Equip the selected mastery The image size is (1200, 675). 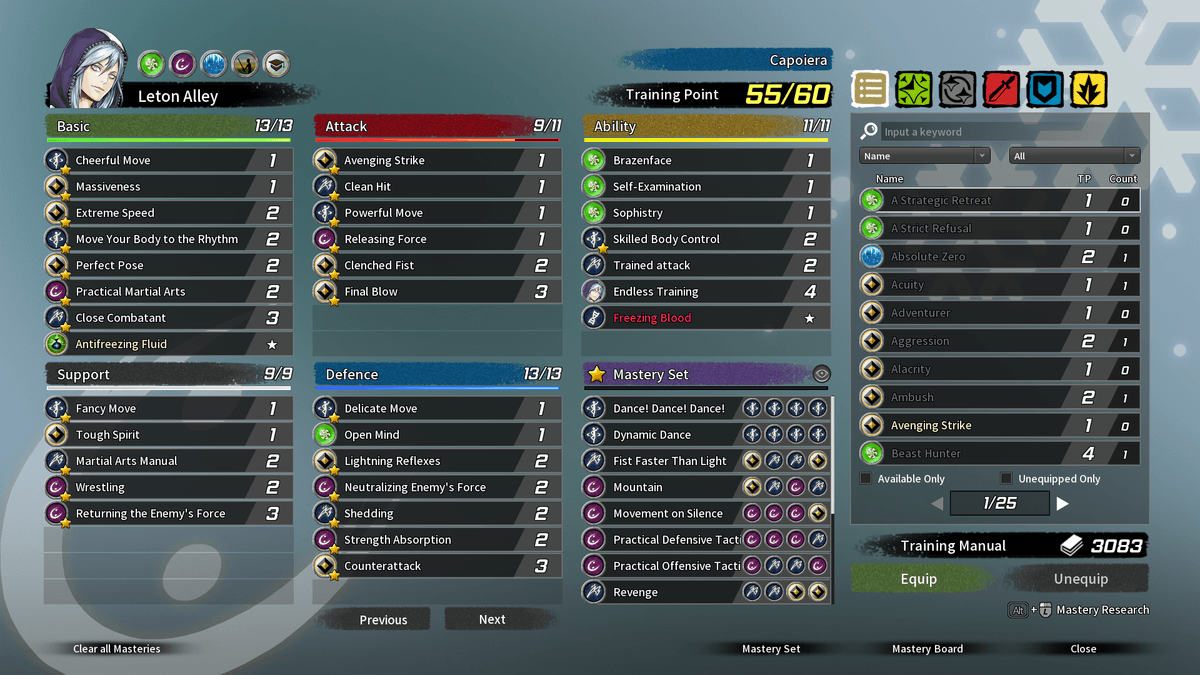click(x=919, y=579)
